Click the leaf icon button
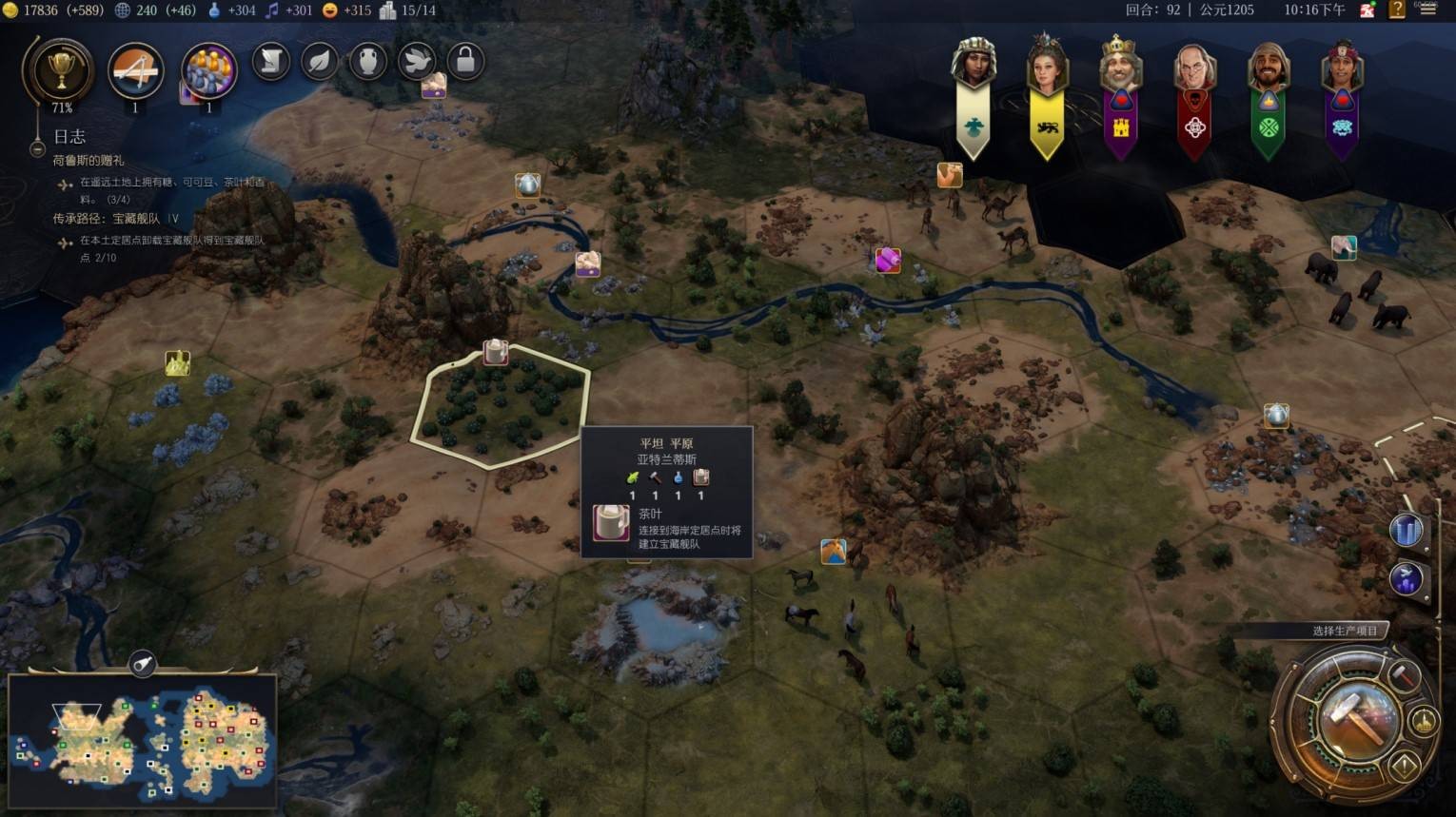 (x=321, y=62)
